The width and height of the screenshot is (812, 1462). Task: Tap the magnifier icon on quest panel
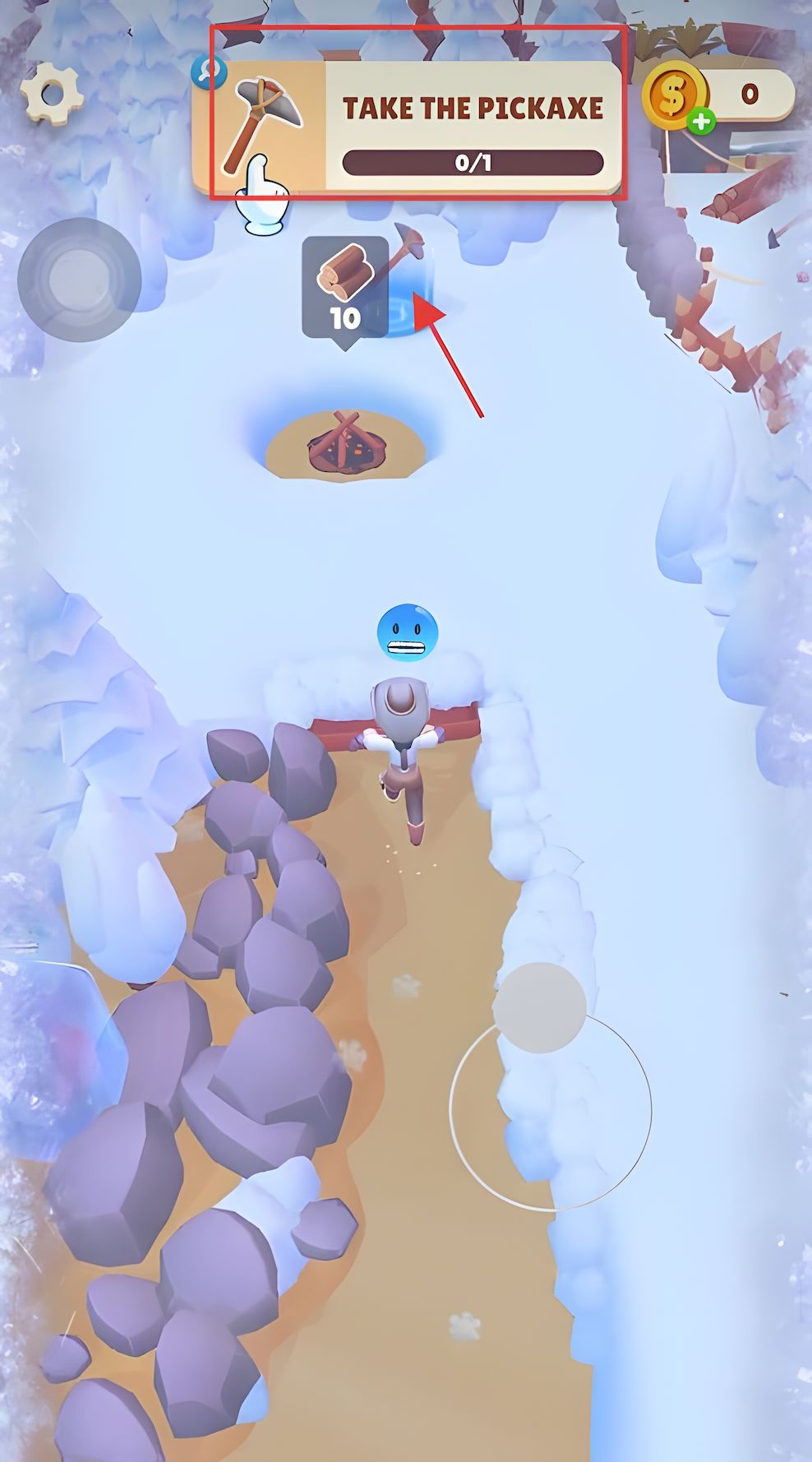pyautogui.click(x=209, y=72)
